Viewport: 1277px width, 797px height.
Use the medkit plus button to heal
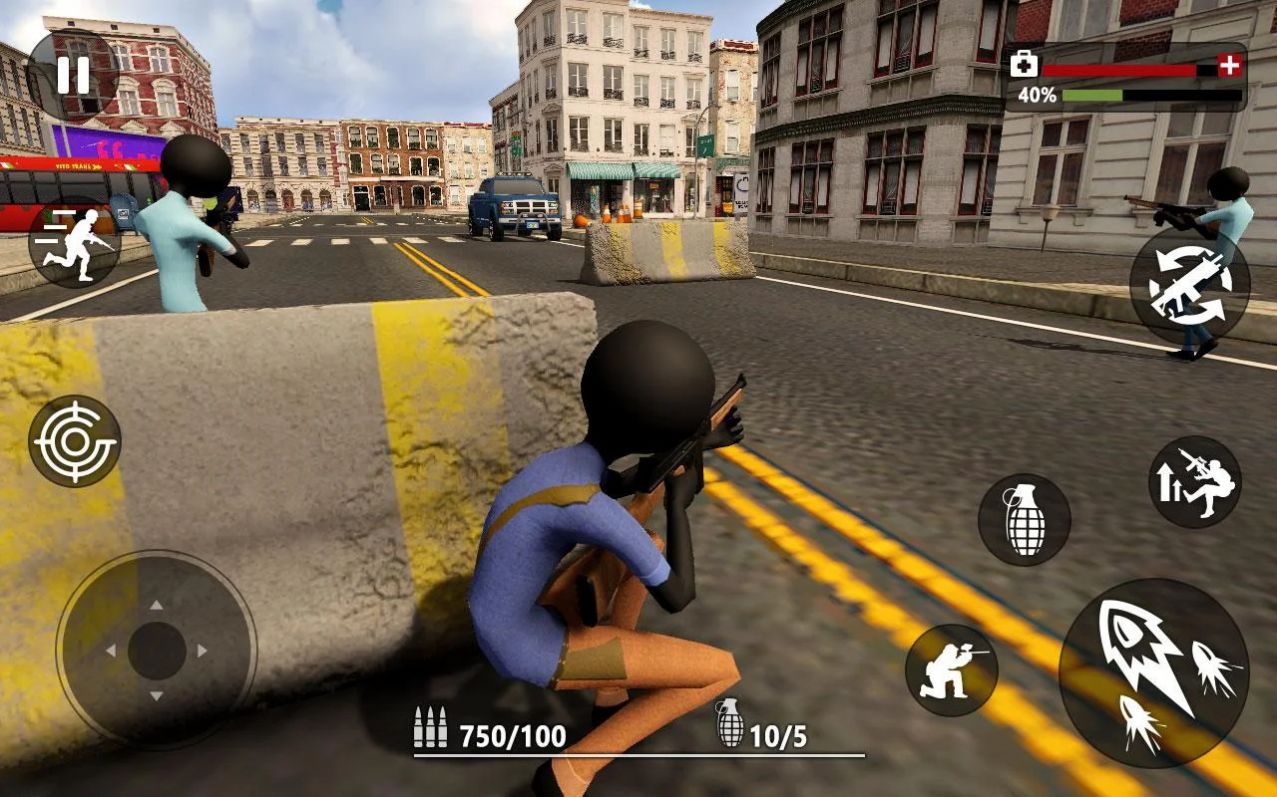click(1230, 67)
